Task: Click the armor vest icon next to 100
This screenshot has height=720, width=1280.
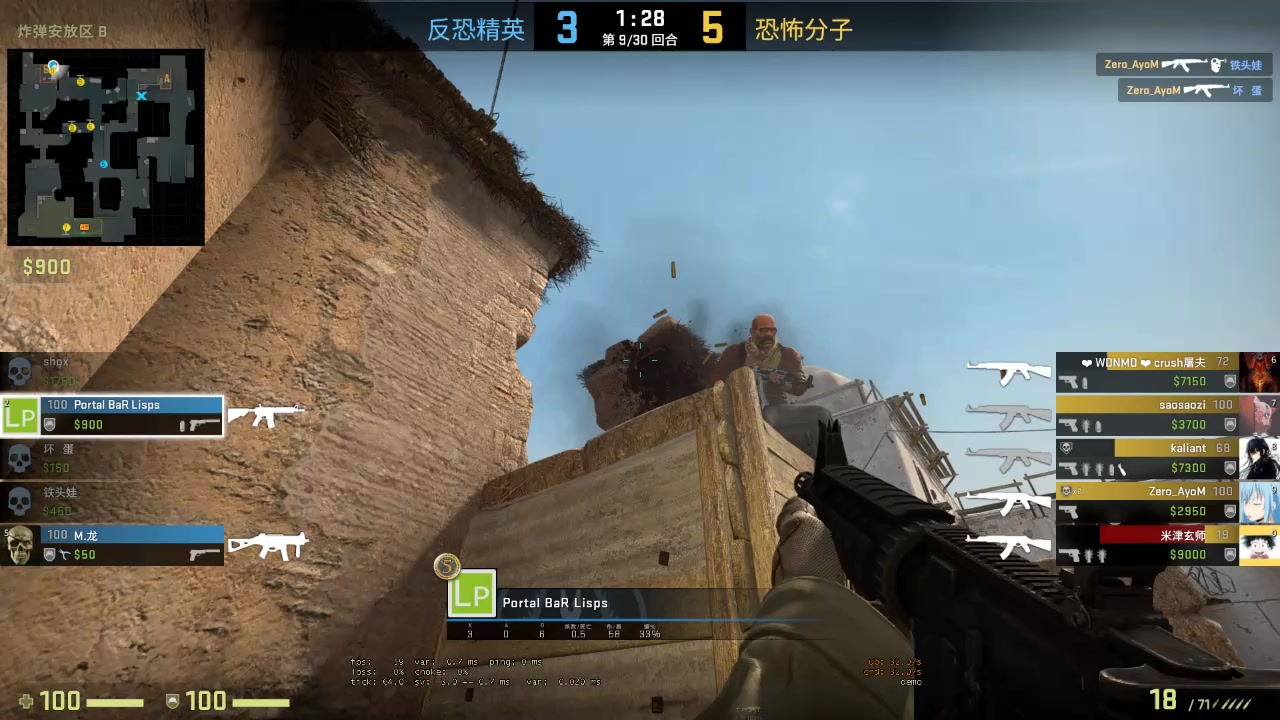Action: tap(173, 701)
